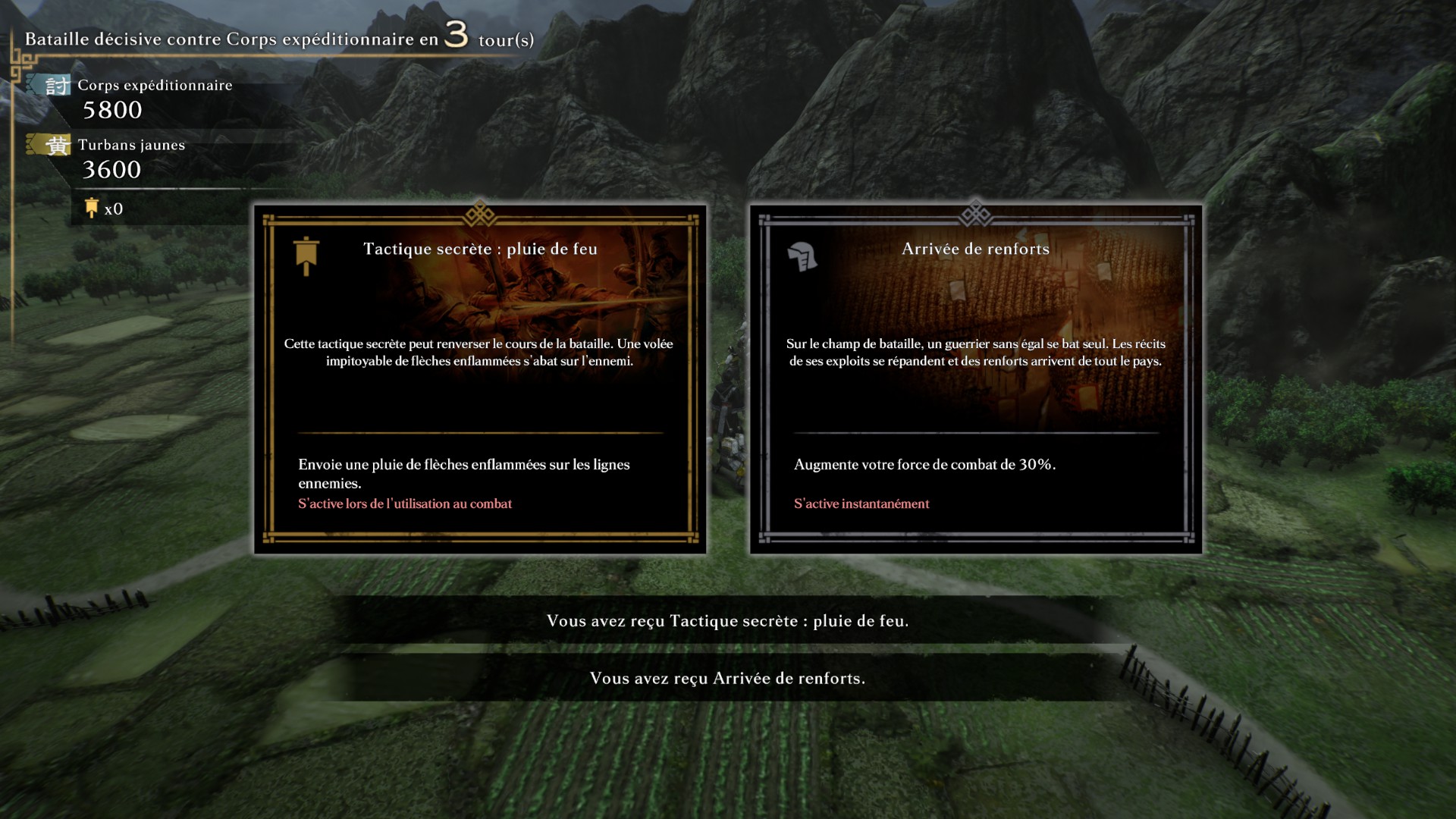Click the golden banner token counter icon
The height and width of the screenshot is (819, 1456).
[92, 209]
